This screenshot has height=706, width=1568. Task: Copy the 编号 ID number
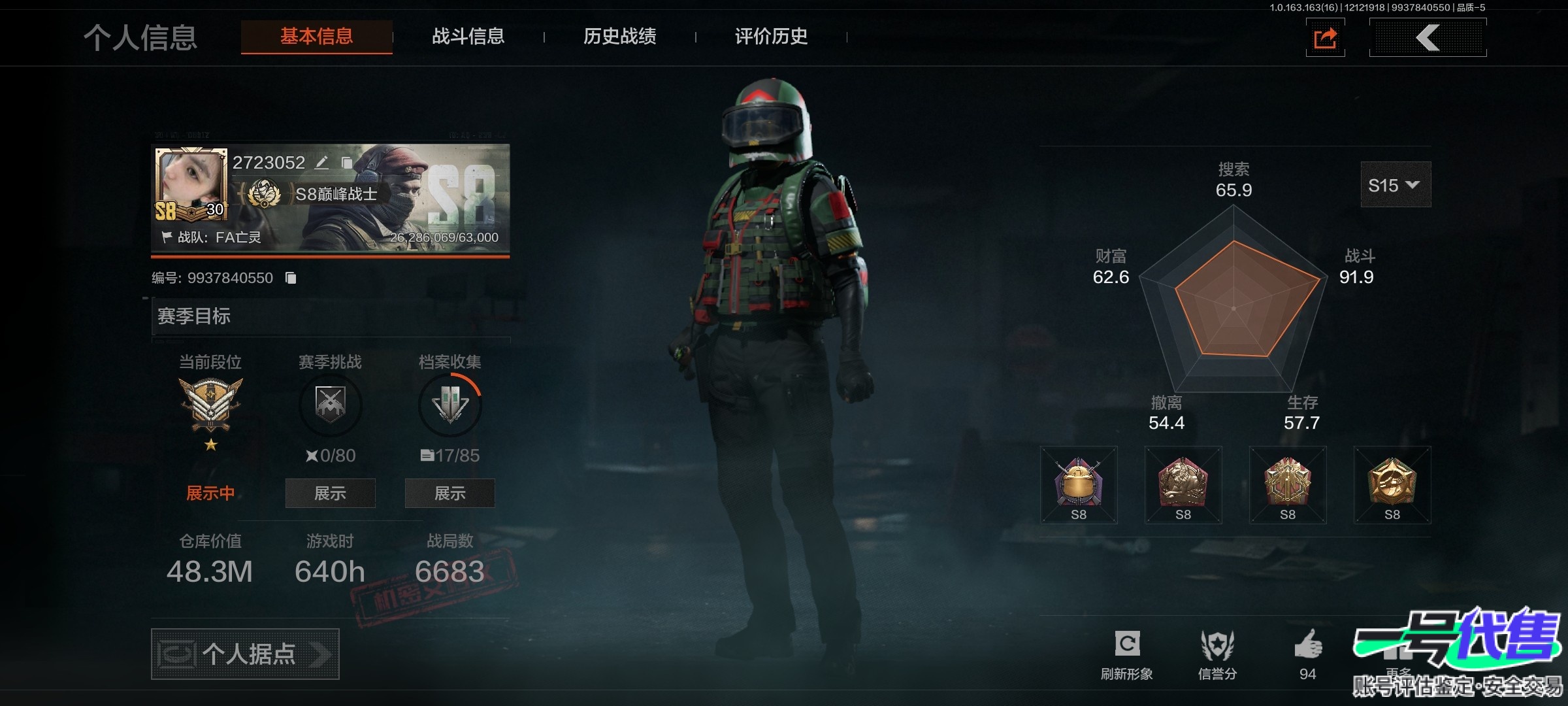click(291, 278)
